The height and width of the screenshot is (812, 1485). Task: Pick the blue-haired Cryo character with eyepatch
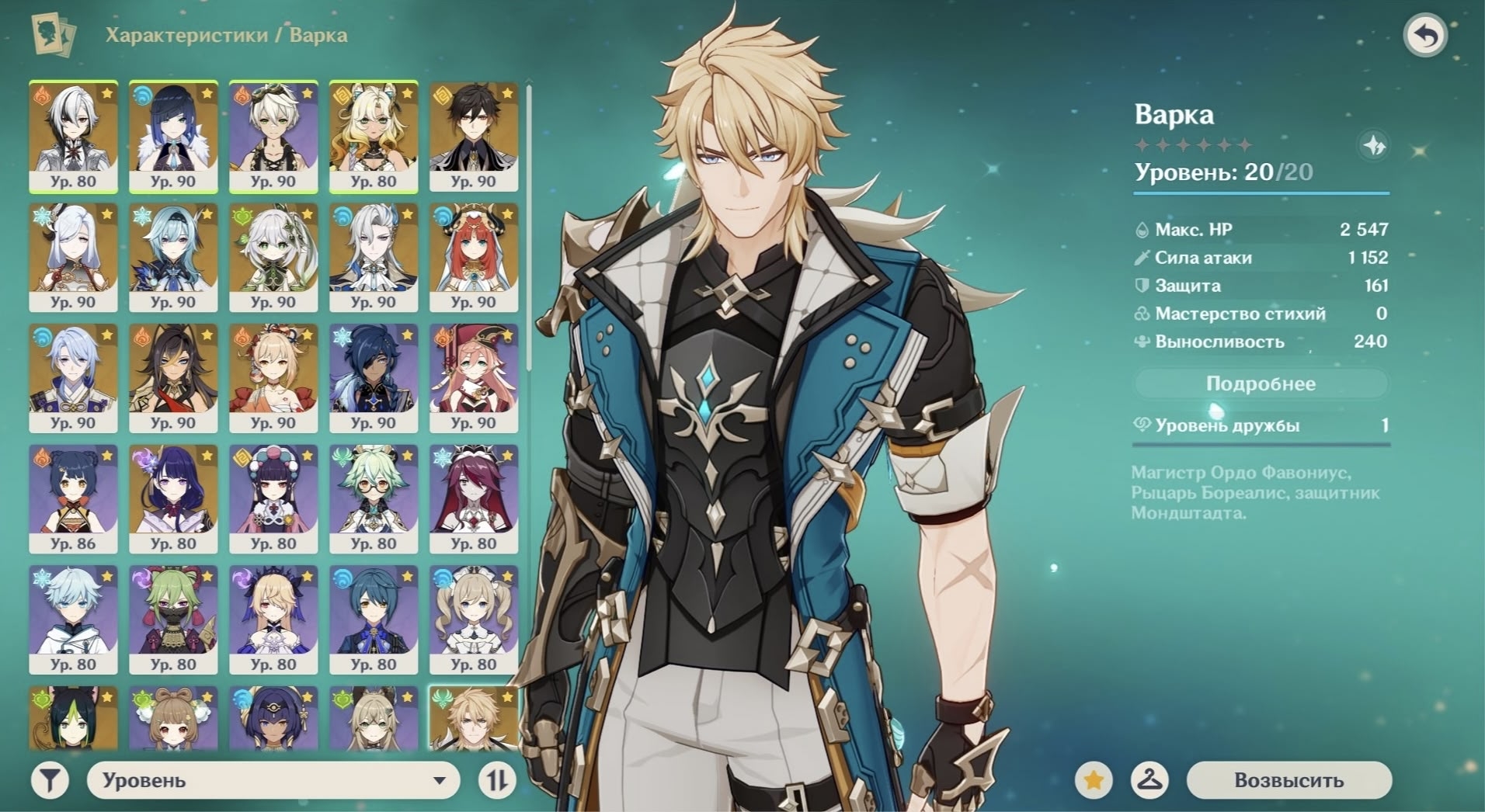pos(373,378)
